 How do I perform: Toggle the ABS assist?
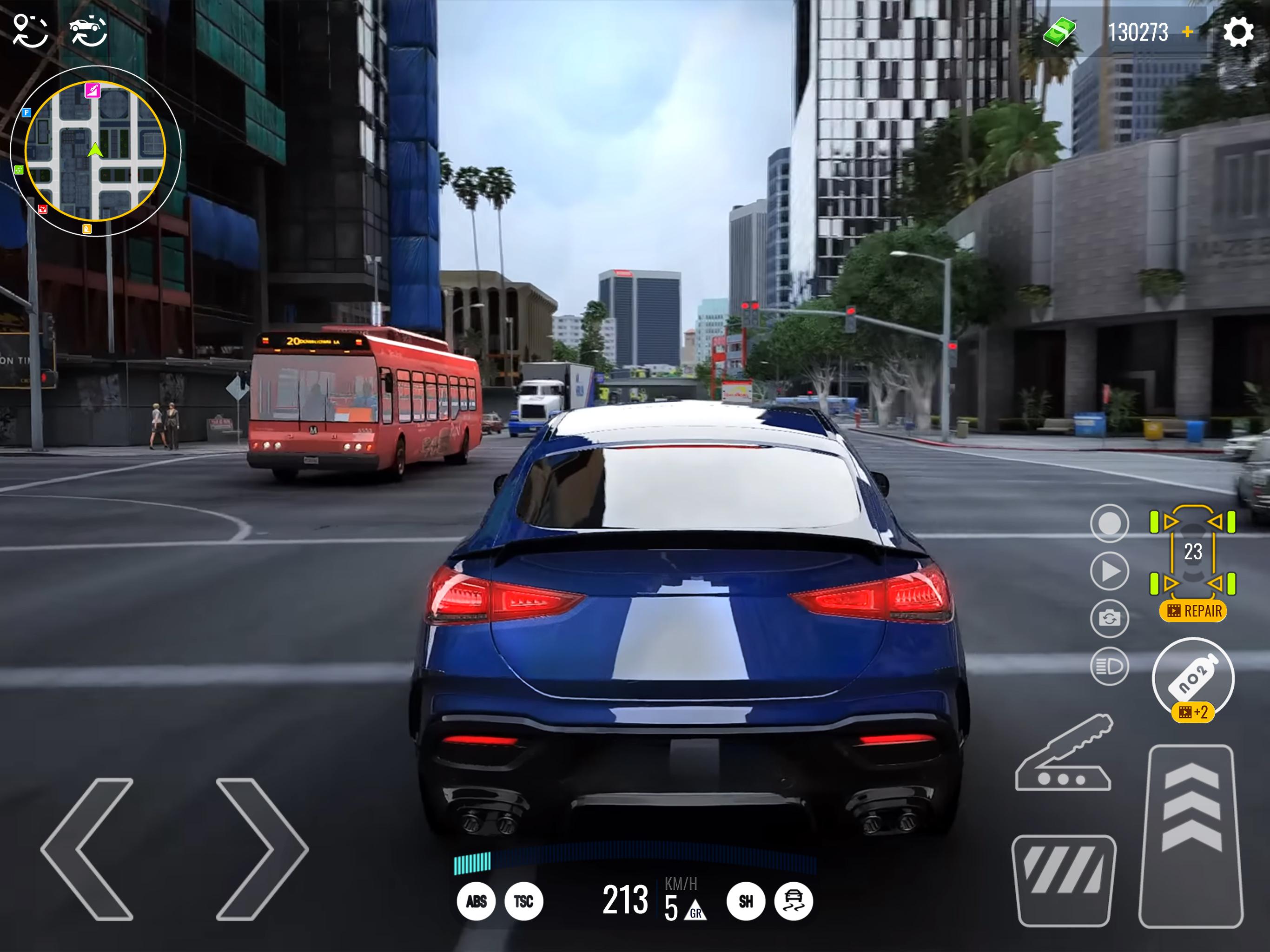click(476, 901)
